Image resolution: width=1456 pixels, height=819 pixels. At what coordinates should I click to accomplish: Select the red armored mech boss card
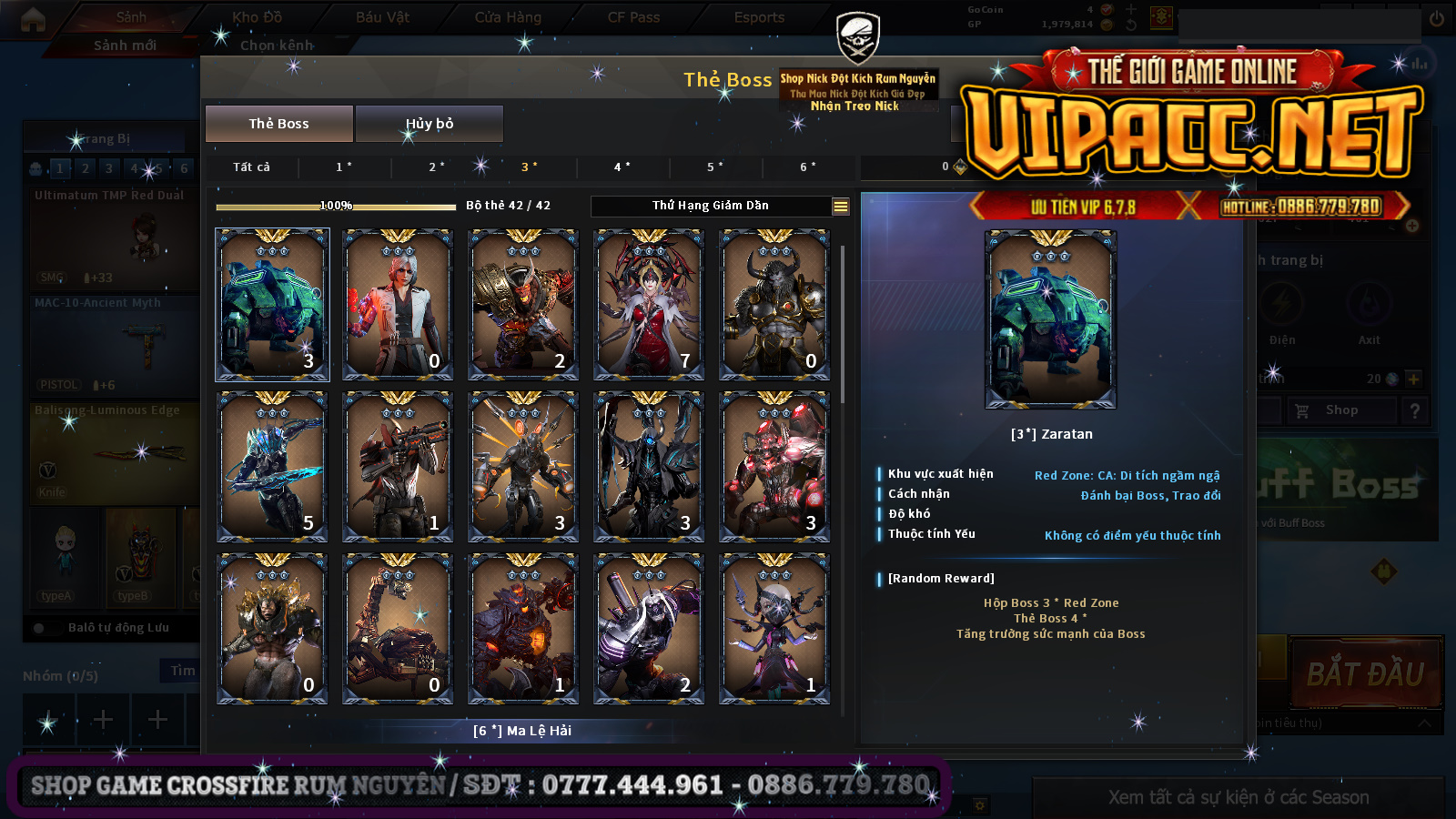[774, 466]
